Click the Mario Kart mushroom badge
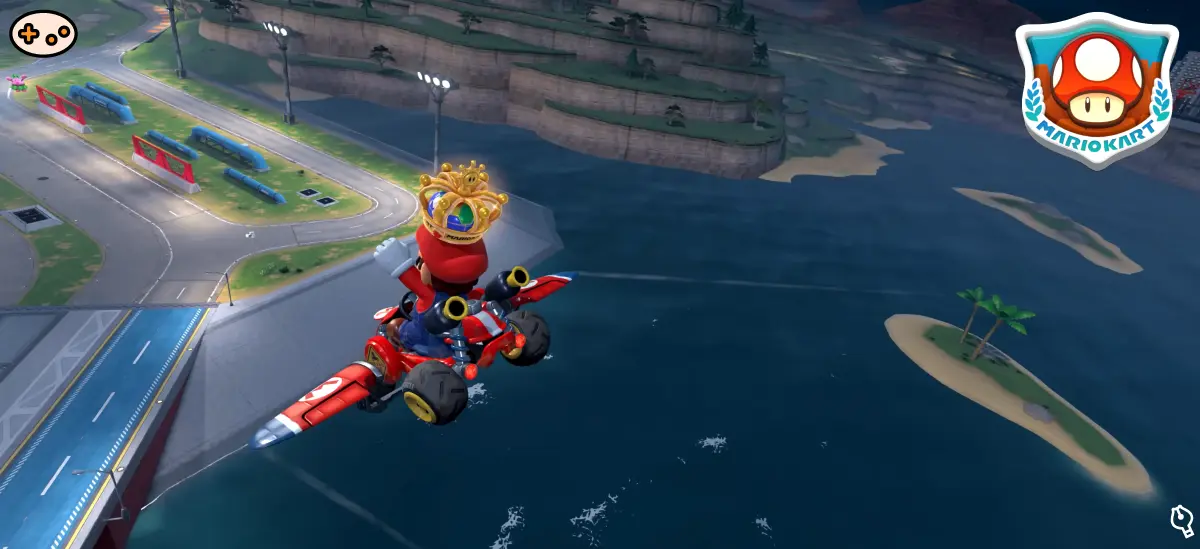 click(1096, 91)
